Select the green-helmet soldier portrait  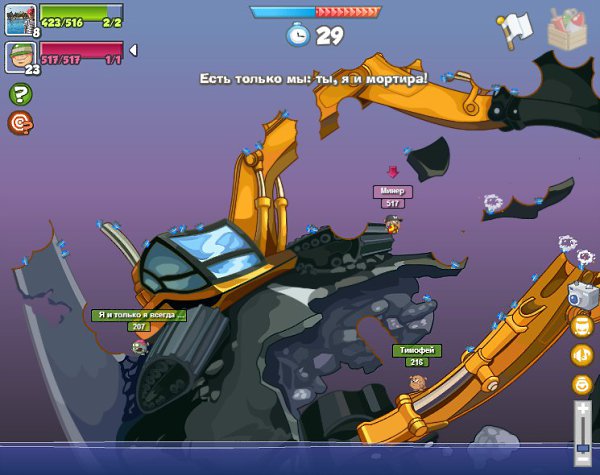pos(20,56)
